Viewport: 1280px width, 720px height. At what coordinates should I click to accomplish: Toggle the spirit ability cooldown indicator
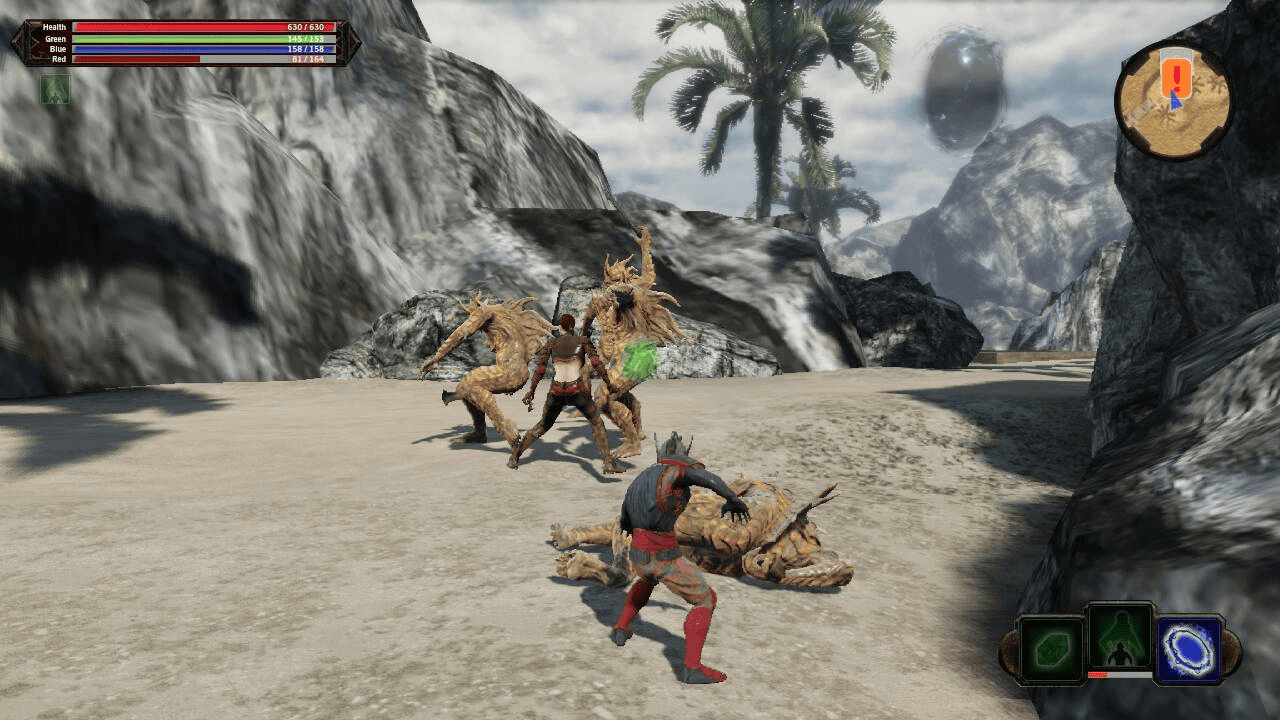(x=1122, y=674)
